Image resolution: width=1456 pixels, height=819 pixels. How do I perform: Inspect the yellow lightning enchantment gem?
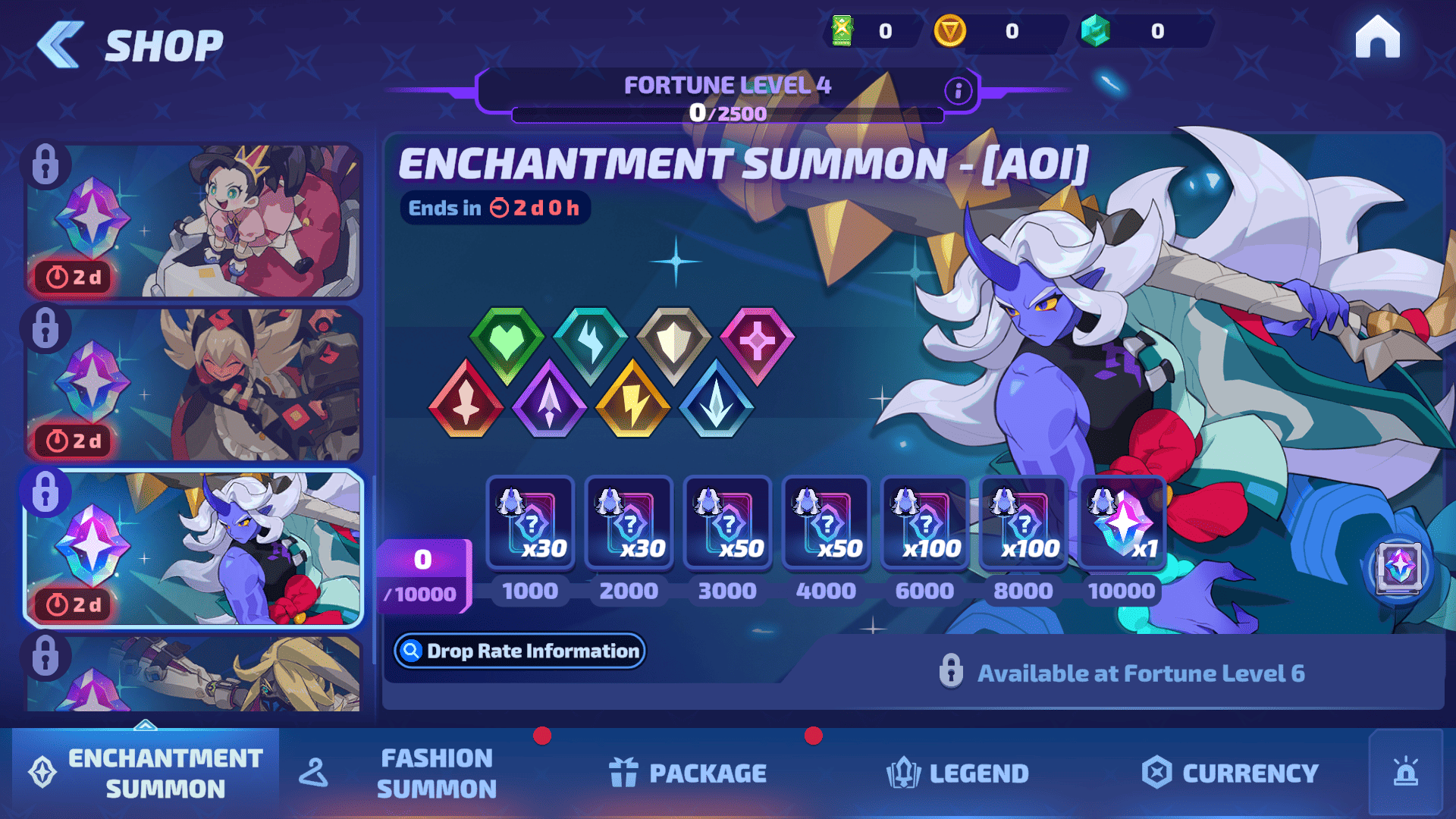(x=633, y=400)
